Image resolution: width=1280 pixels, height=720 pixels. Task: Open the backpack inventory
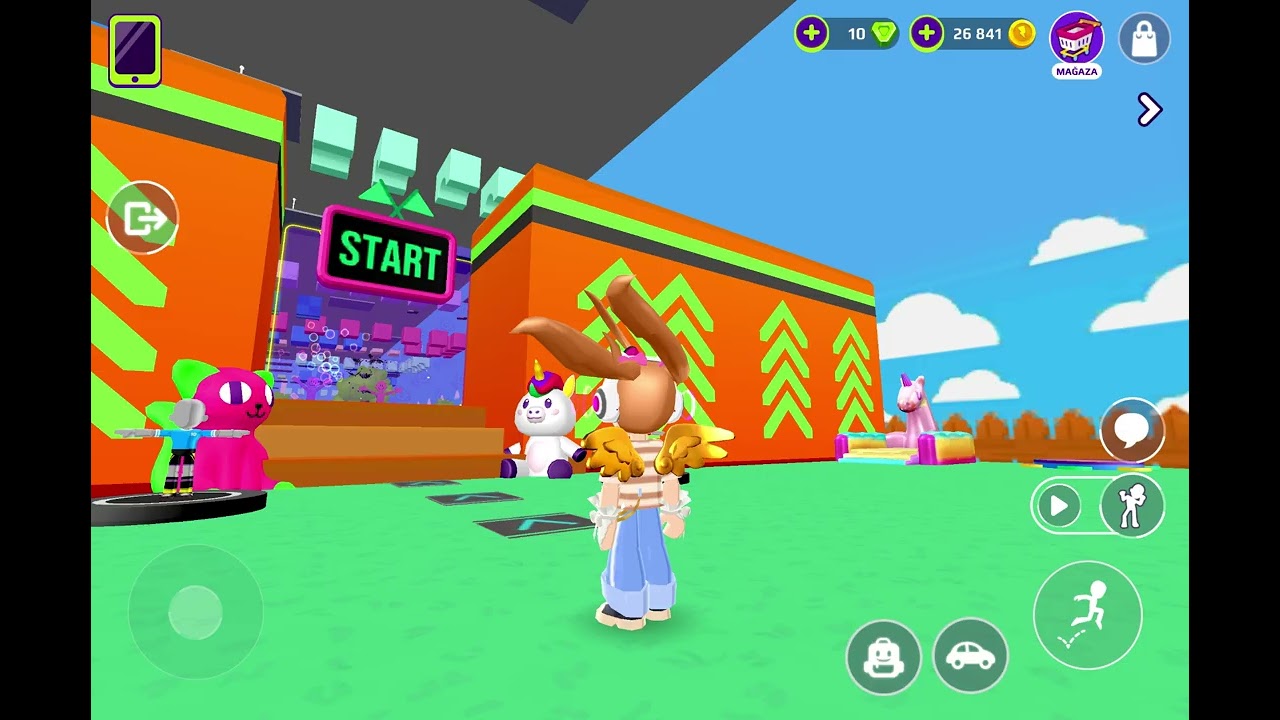(x=883, y=656)
